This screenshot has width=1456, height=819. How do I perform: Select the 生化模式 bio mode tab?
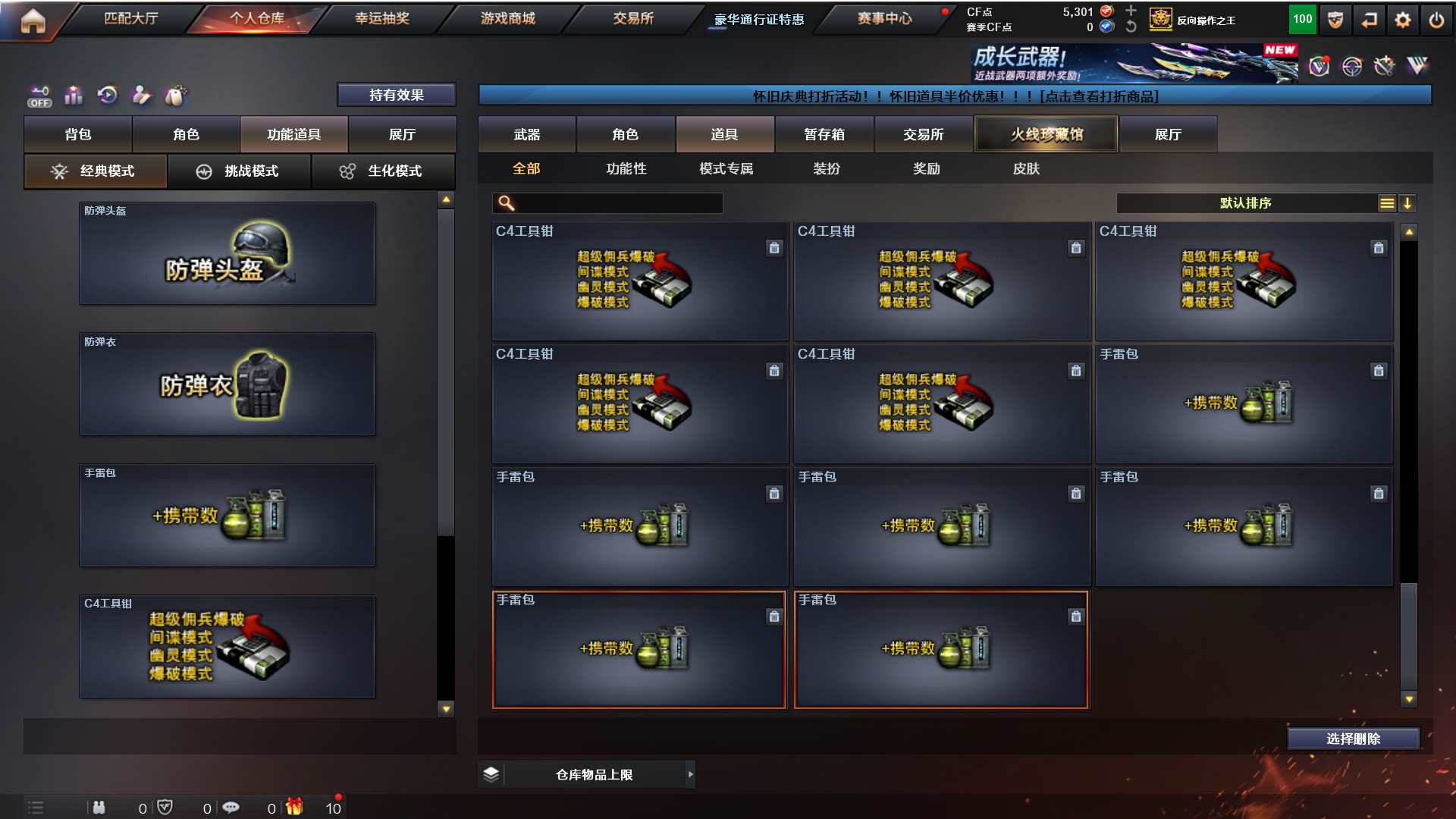pos(383,171)
